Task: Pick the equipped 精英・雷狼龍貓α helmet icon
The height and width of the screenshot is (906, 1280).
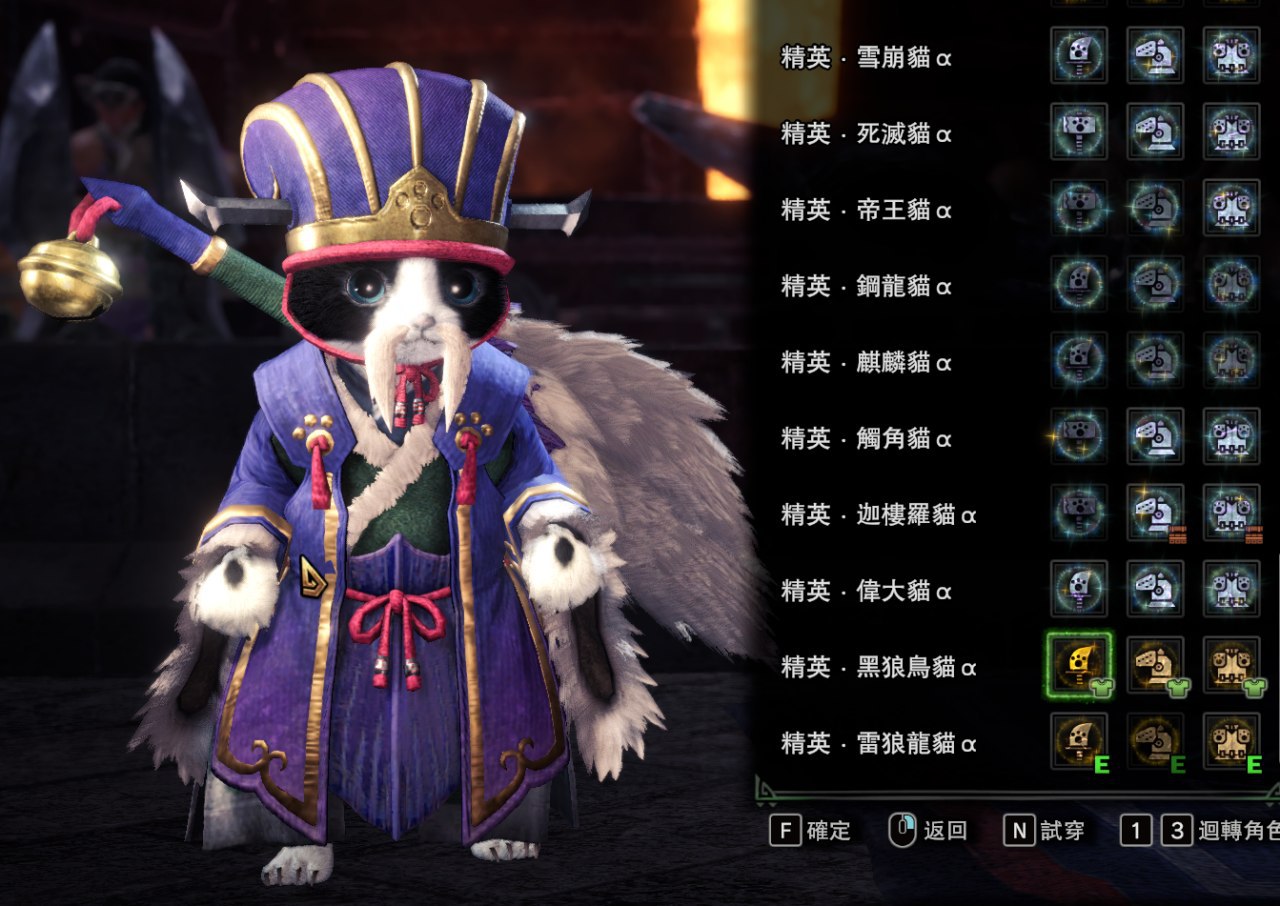Action: coord(1155,741)
